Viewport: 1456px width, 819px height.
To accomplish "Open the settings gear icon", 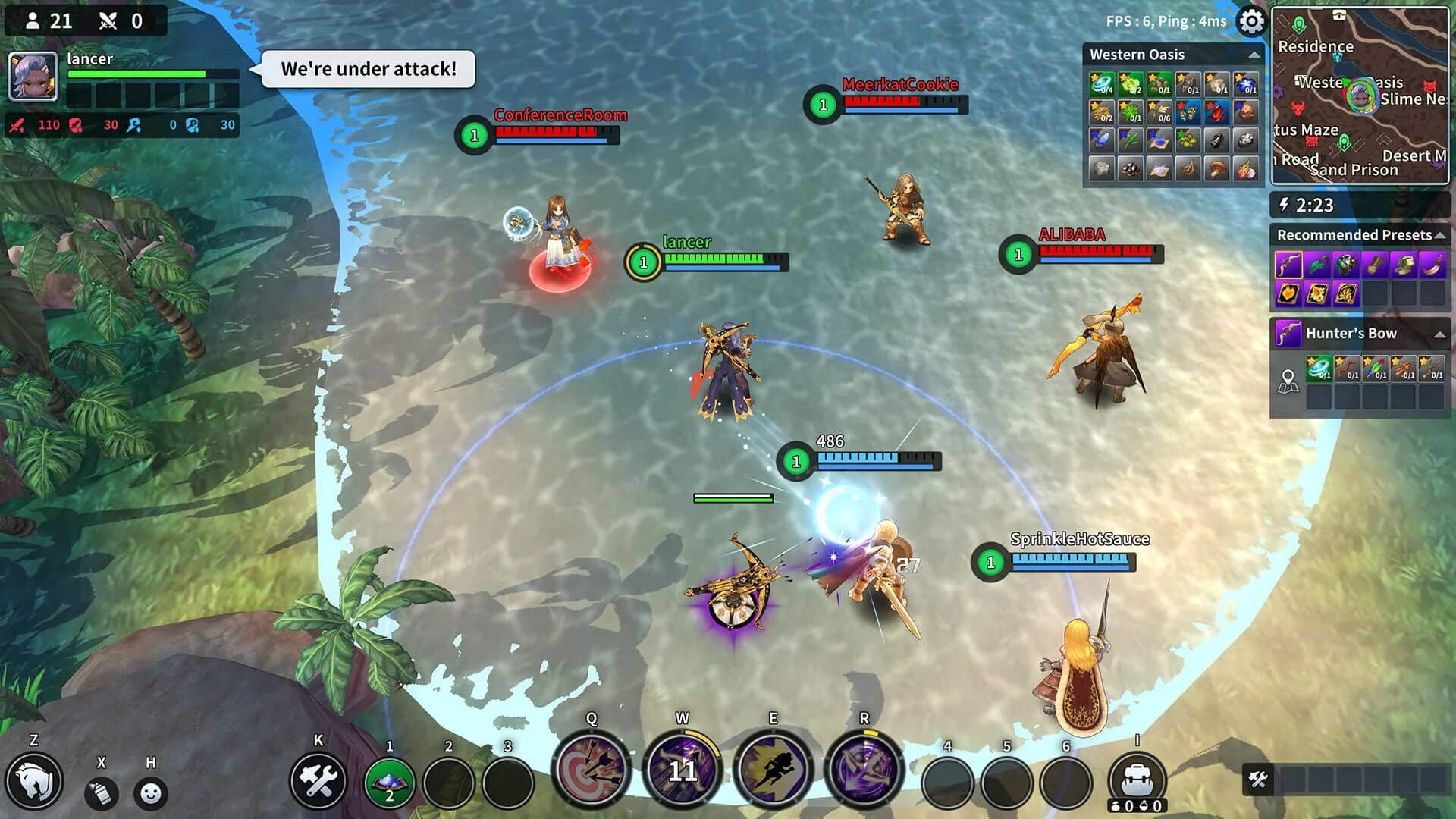I will coord(1250,23).
